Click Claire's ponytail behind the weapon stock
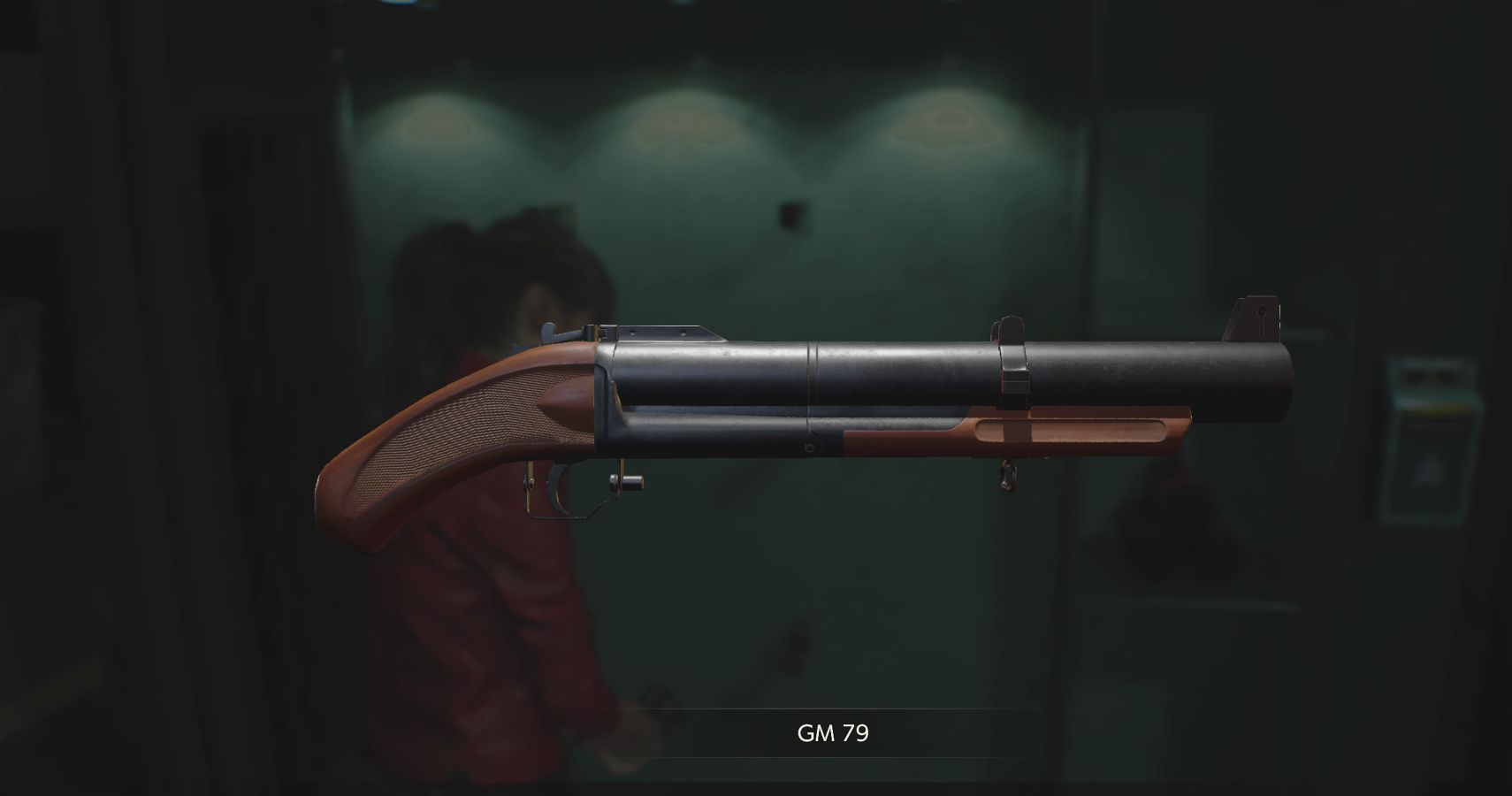The image size is (1512, 796). coord(451,265)
